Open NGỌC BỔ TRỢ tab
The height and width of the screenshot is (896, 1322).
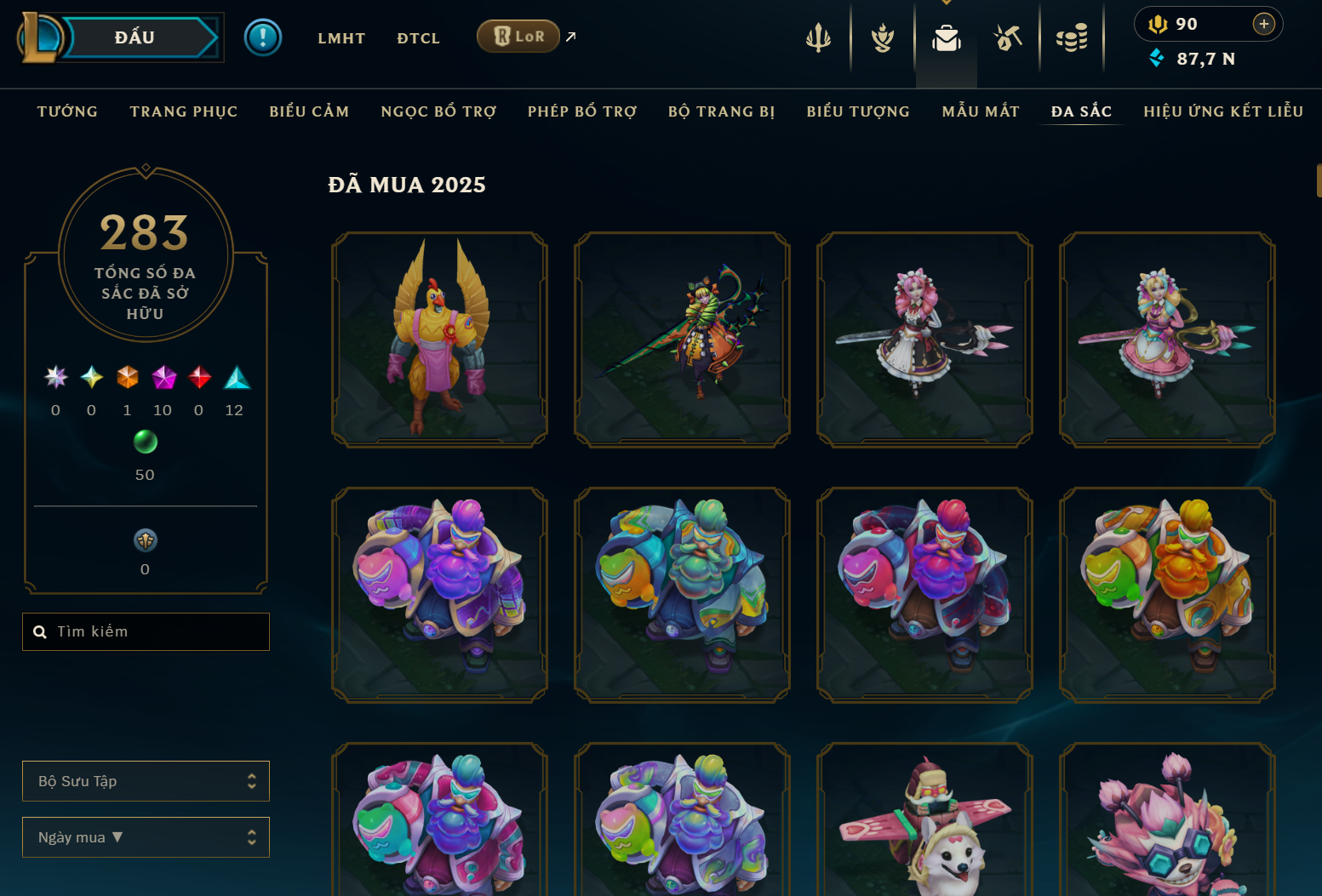(x=438, y=111)
